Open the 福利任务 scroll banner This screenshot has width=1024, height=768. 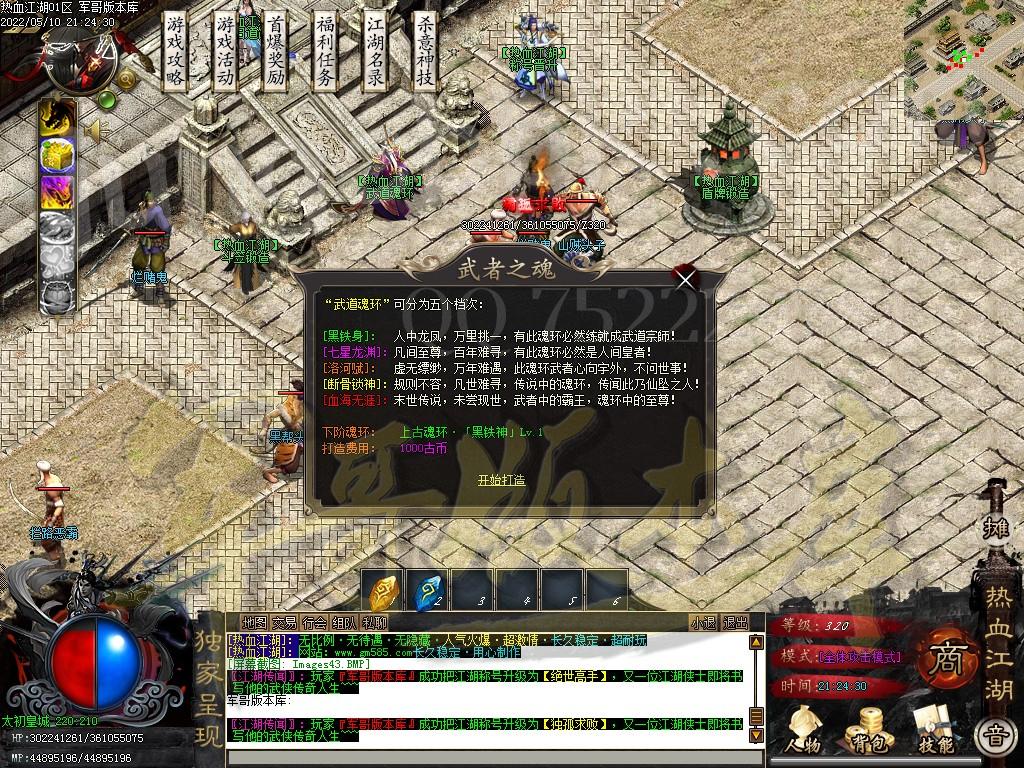[325, 50]
